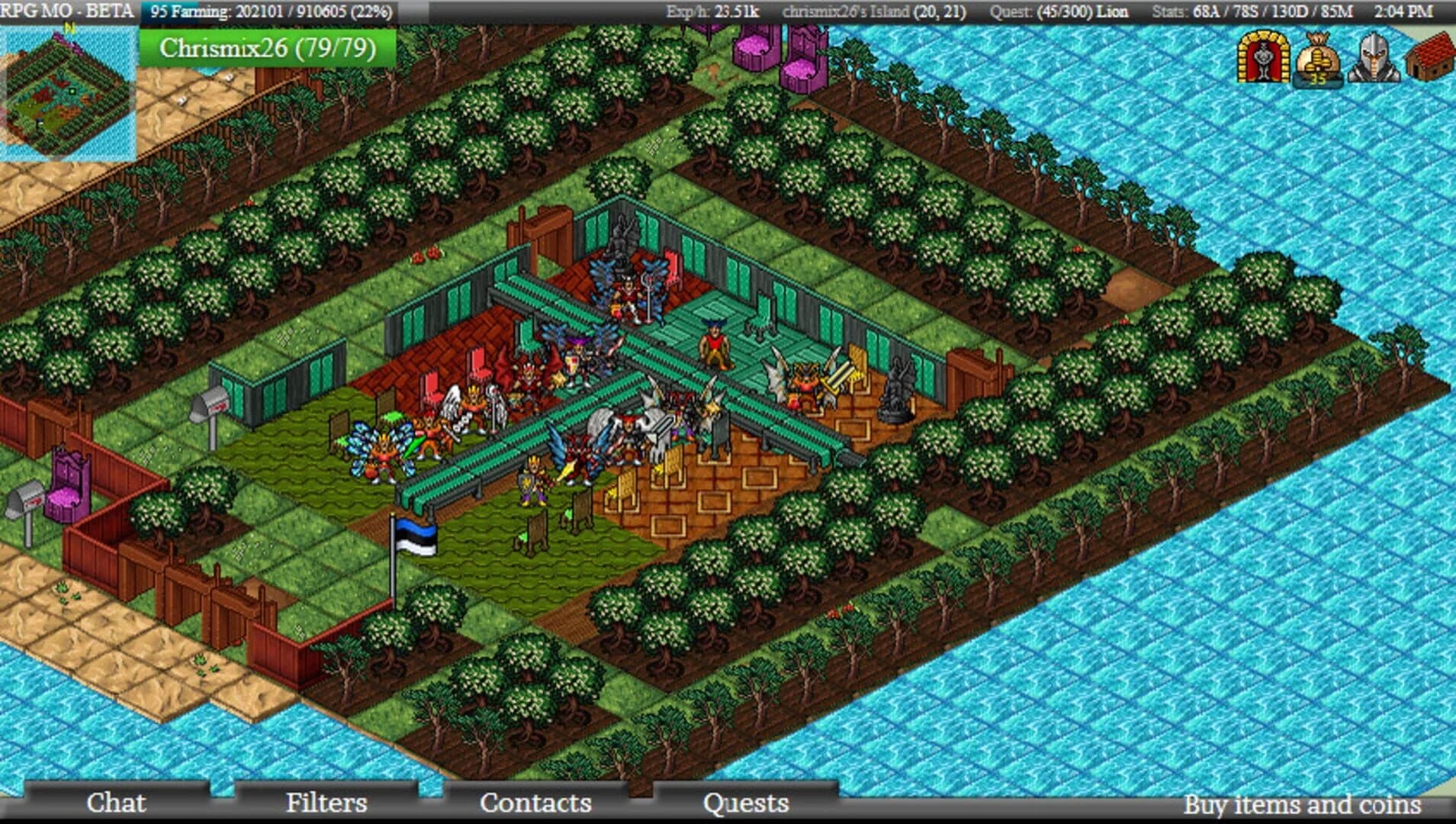Viewport: 1456px width, 824px height.
Task: Pull up the handle above the Chat tab
Action: pyautogui.click(x=117, y=785)
